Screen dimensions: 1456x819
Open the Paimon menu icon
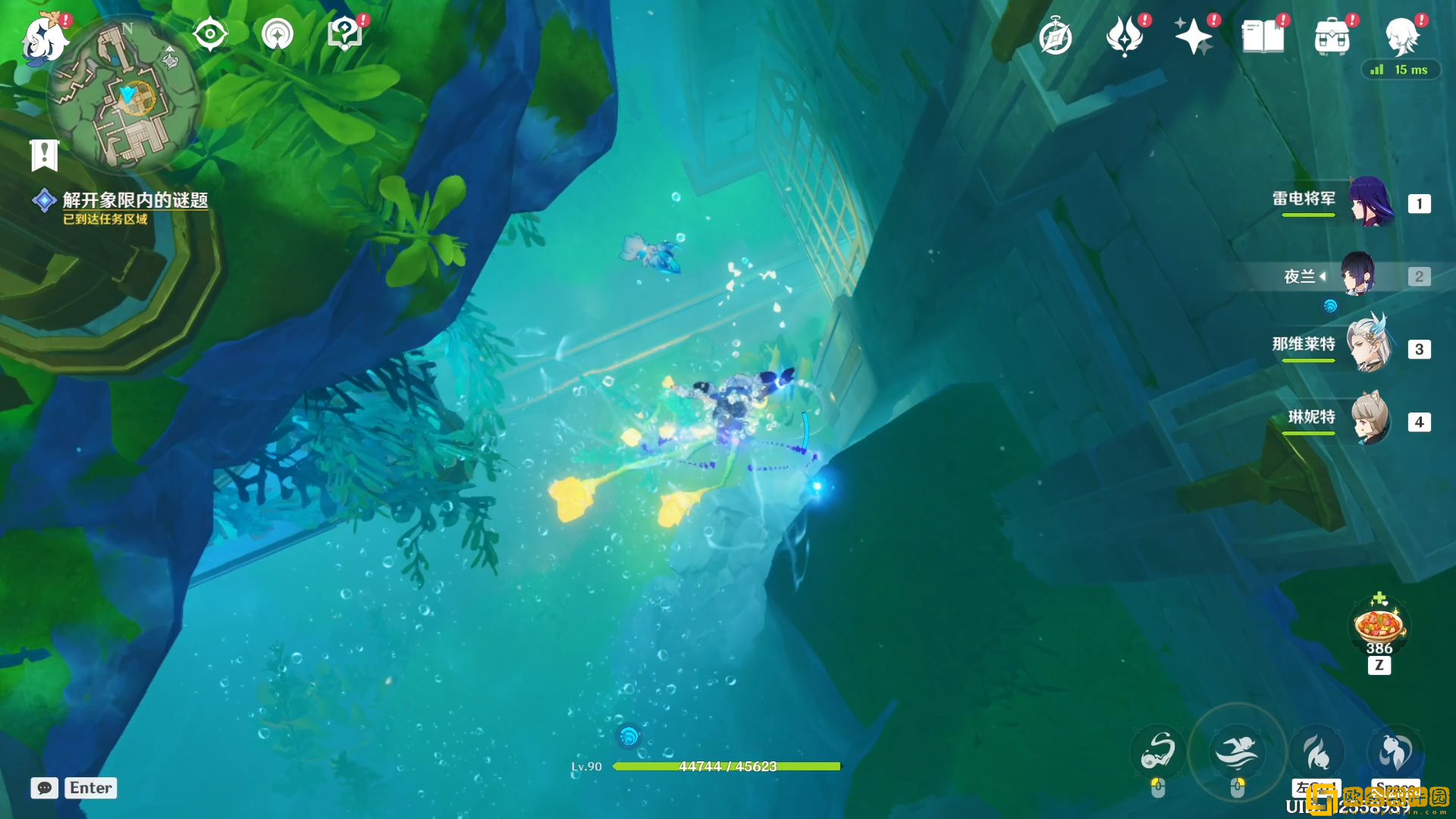pos(44,39)
